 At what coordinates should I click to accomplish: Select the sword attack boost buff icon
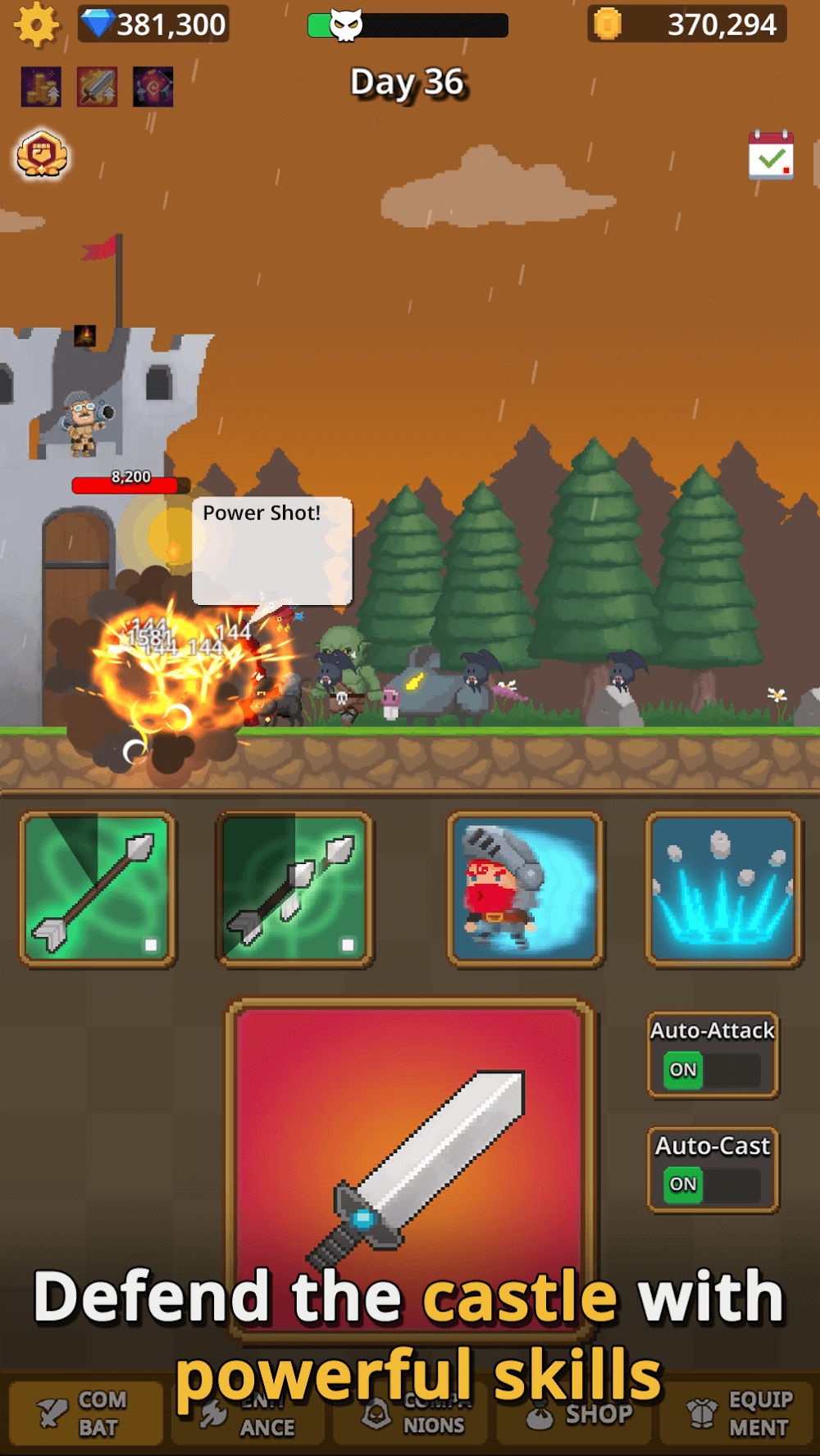click(98, 87)
